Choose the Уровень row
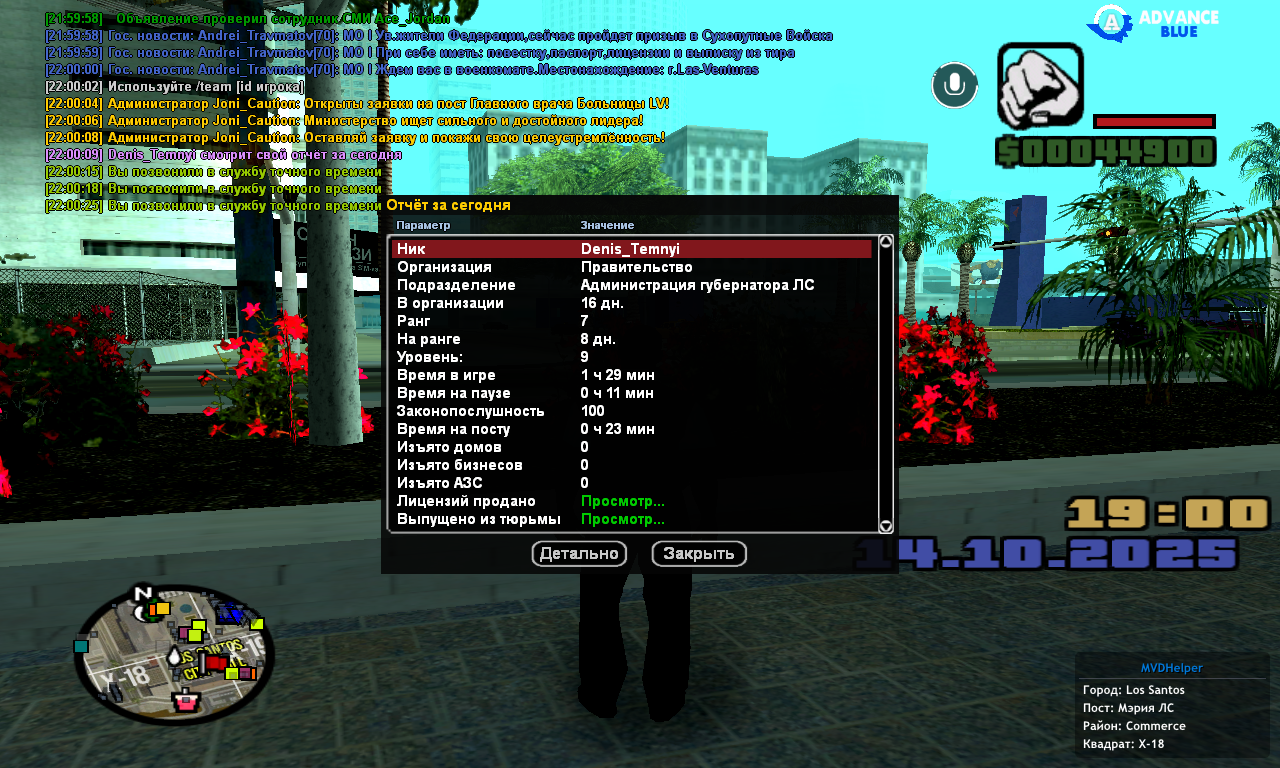The width and height of the screenshot is (1280, 768). [630, 357]
